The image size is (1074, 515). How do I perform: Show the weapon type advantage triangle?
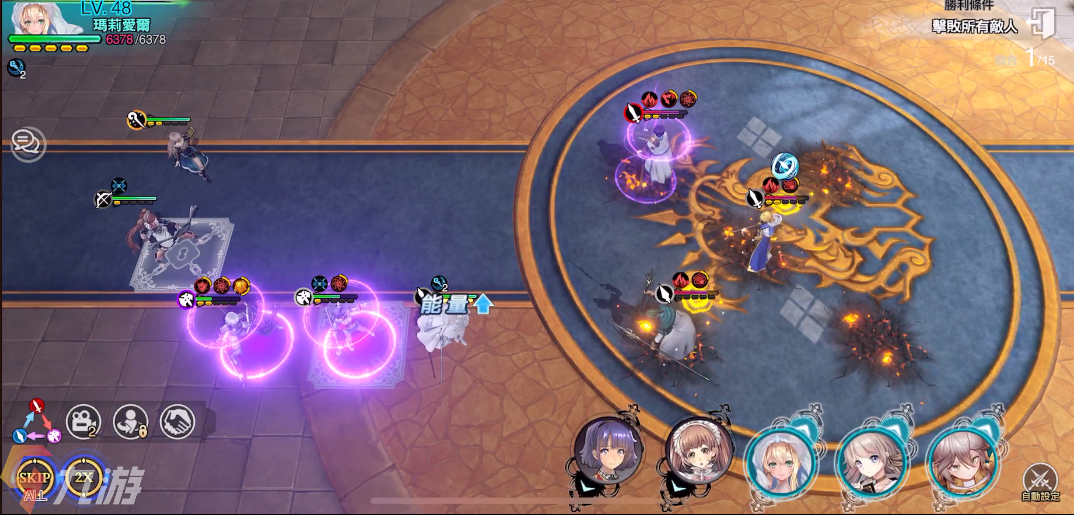35,422
